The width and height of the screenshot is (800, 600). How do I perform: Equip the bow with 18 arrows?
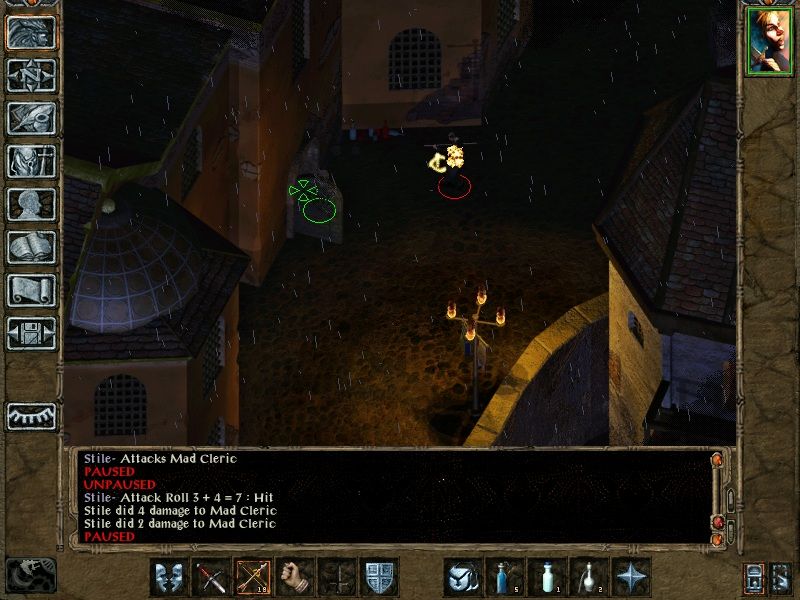pyautogui.click(x=251, y=577)
